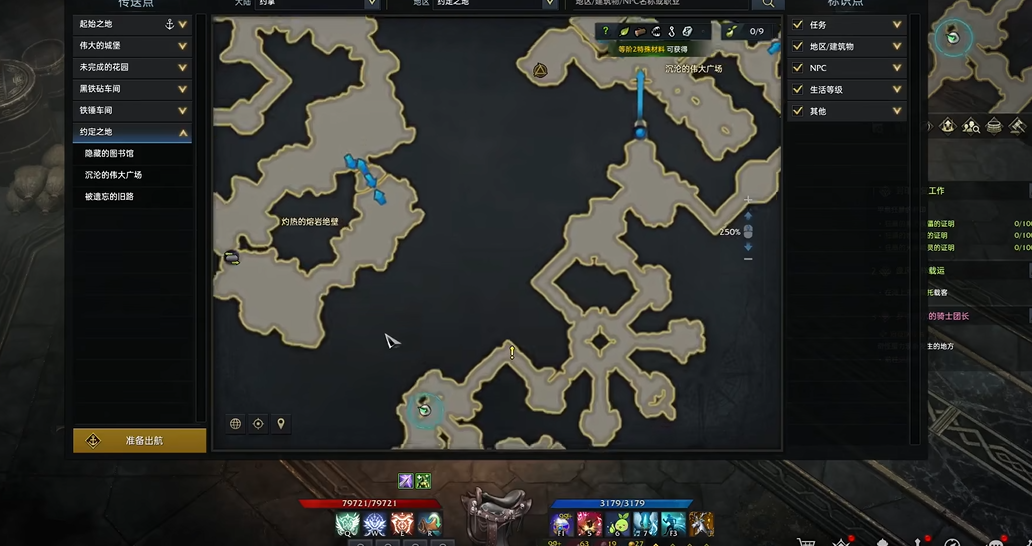This screenshot has height=546, width=1032.
Task: Select the 隐藏的图书馆 teleport point
Action: coord(109,154)
